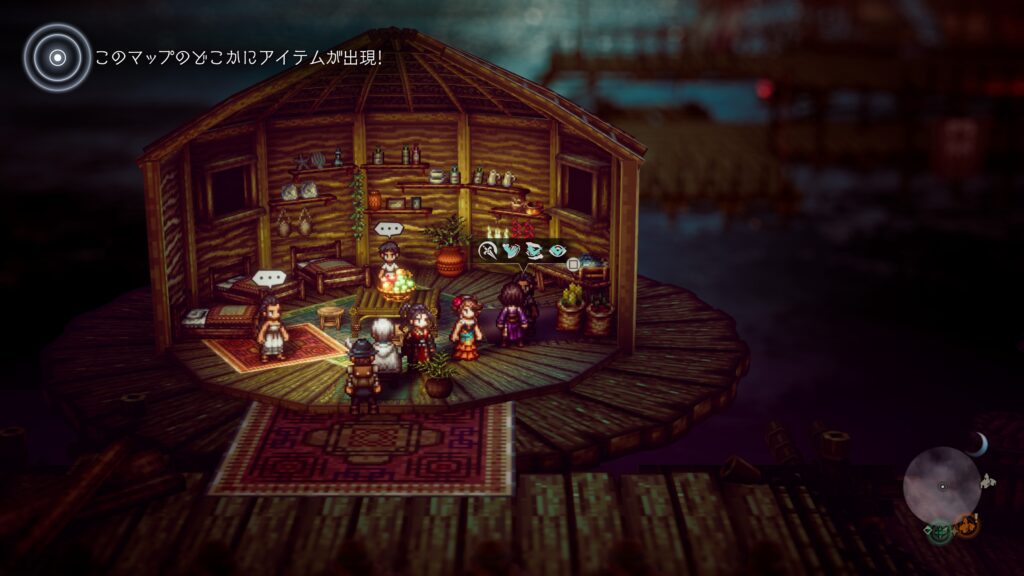This screenshot has height=576, width=1024.
Task: Select the teal eye path action icon
Action: 557,251
